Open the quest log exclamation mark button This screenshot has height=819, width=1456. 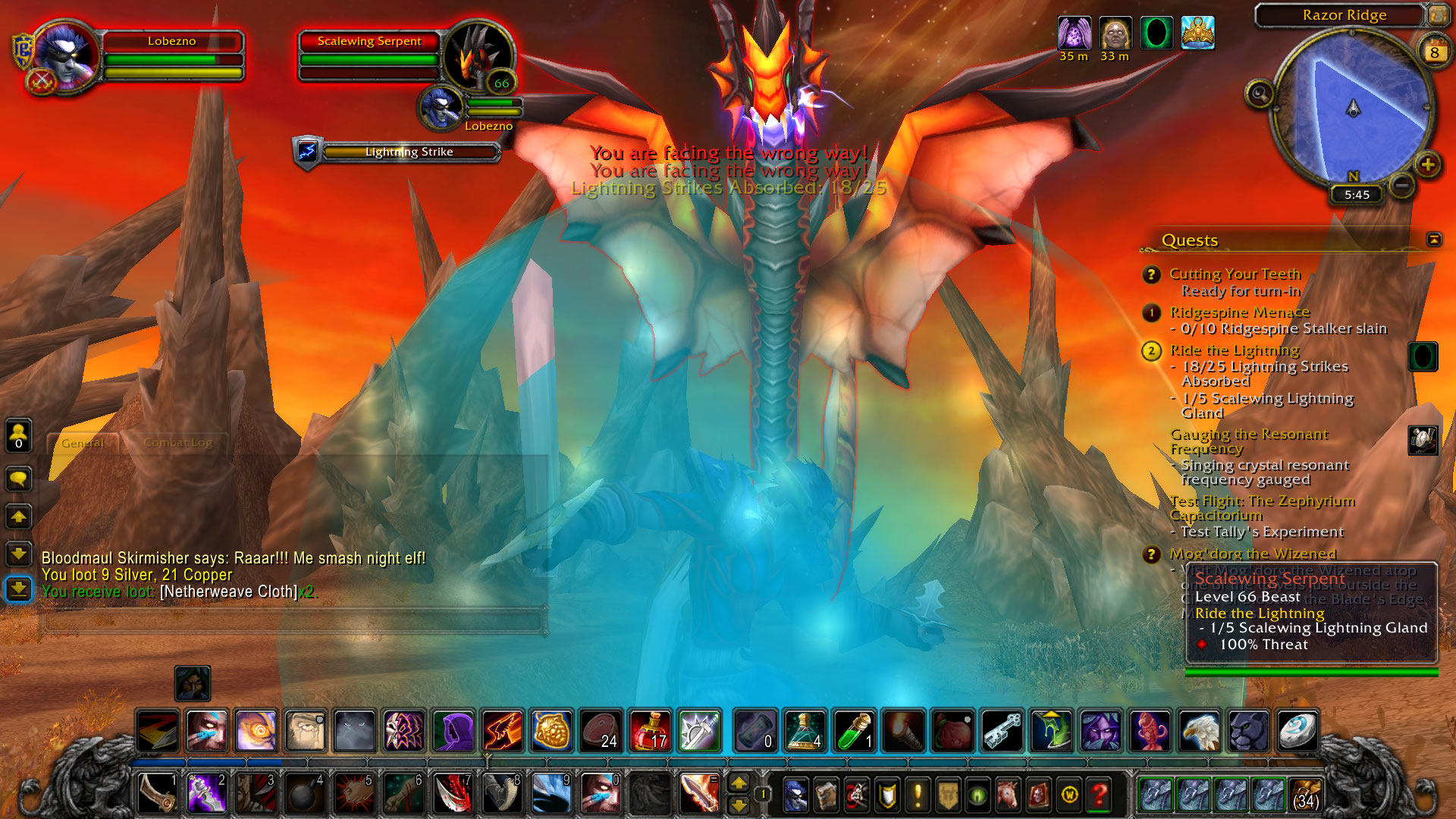[x=918, y=795]
